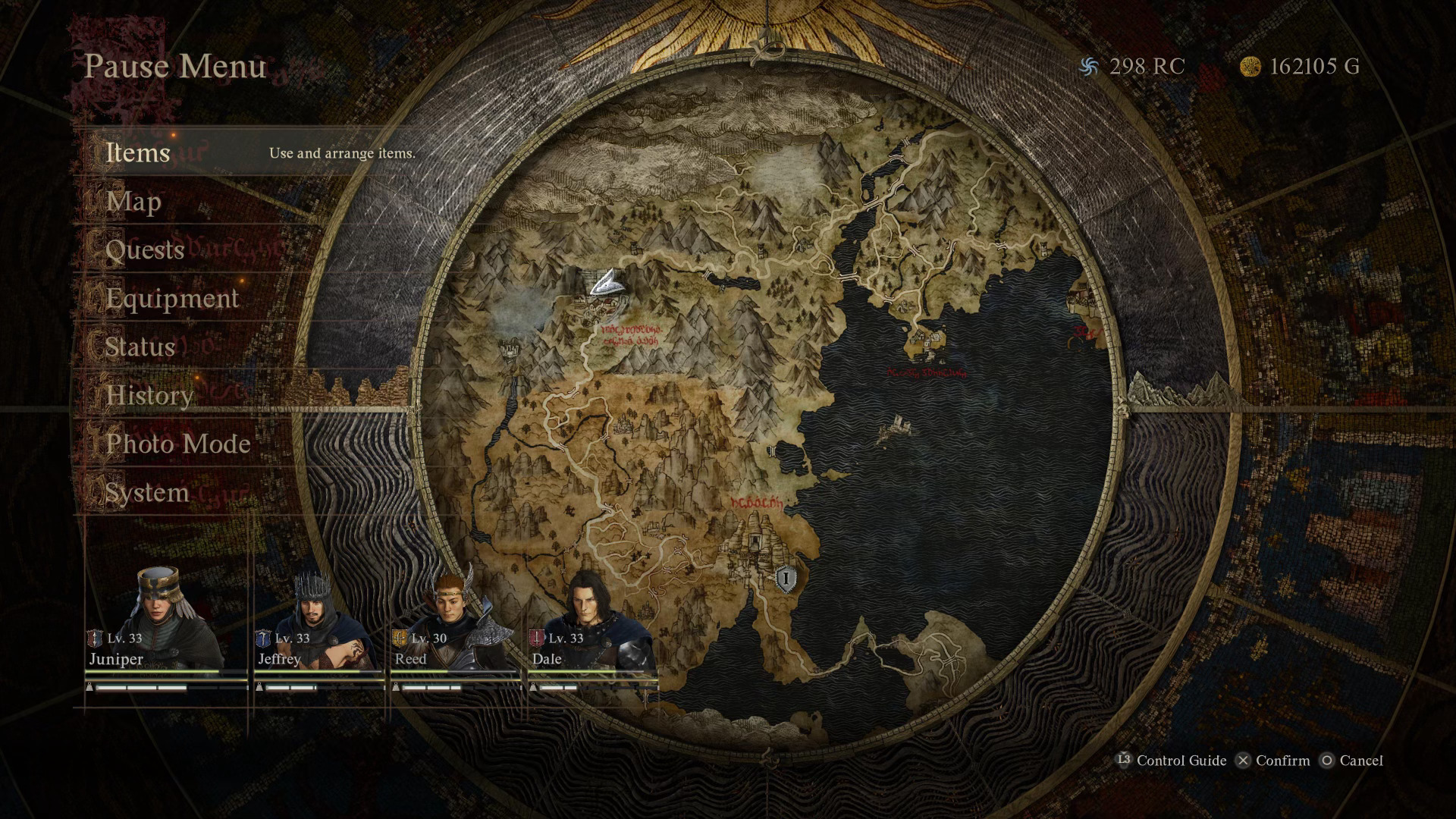Open the Items menu entry
Image resolution: width=1456 pixels, height=819 pixels.
(138, 152)
